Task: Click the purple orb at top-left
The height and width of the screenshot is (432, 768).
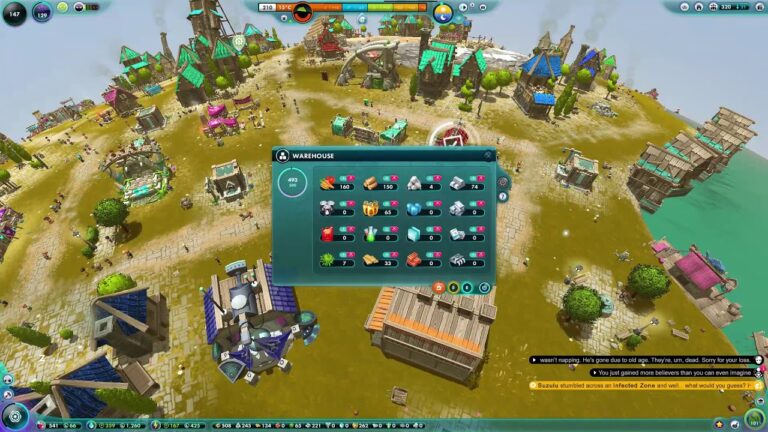Action: (42, 14)
